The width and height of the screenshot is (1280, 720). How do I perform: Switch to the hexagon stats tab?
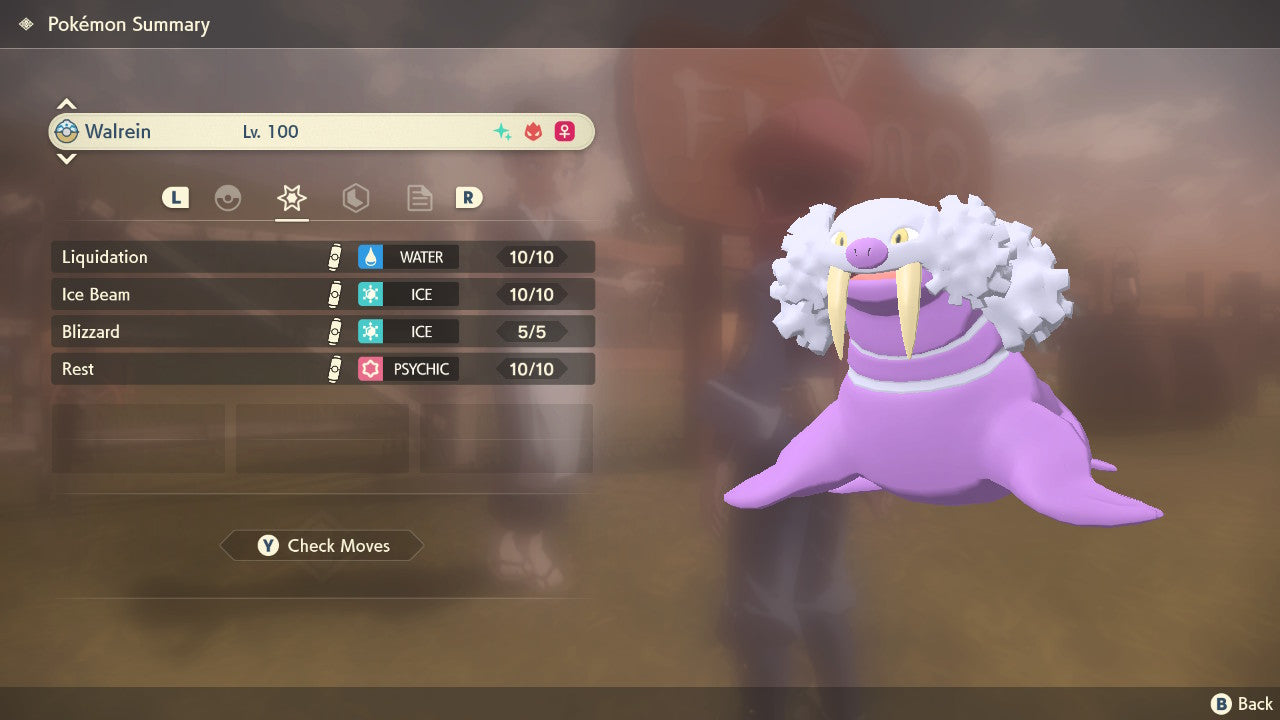355,198
